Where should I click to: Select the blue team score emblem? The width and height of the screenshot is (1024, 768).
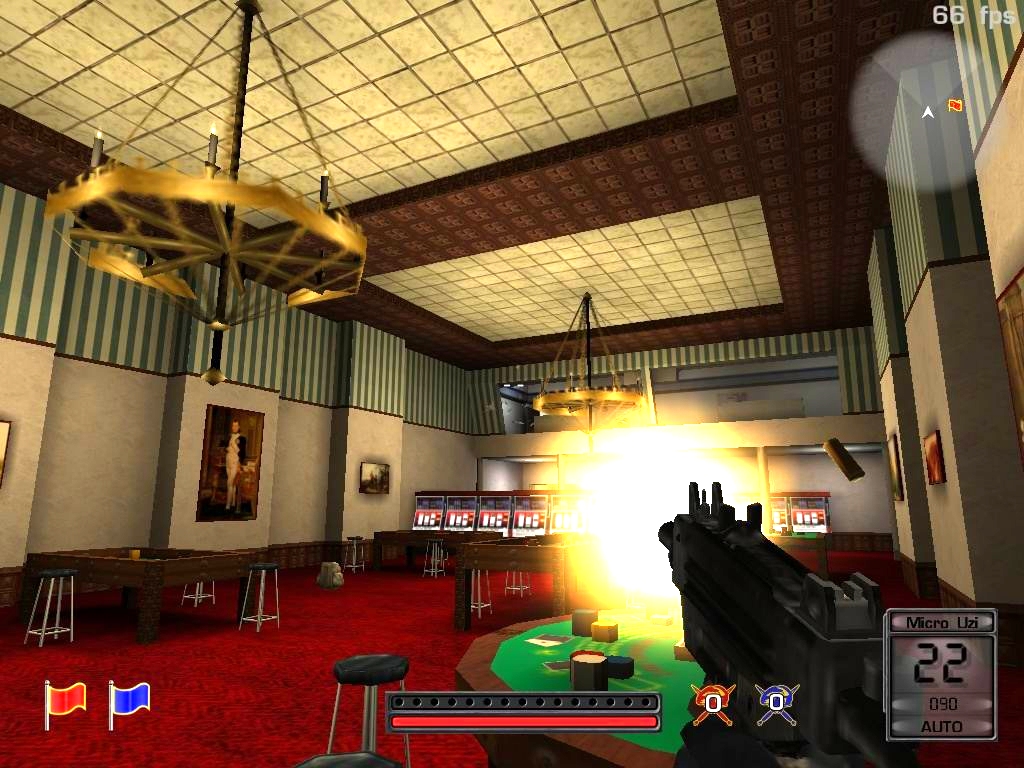(x=777, y=703)
